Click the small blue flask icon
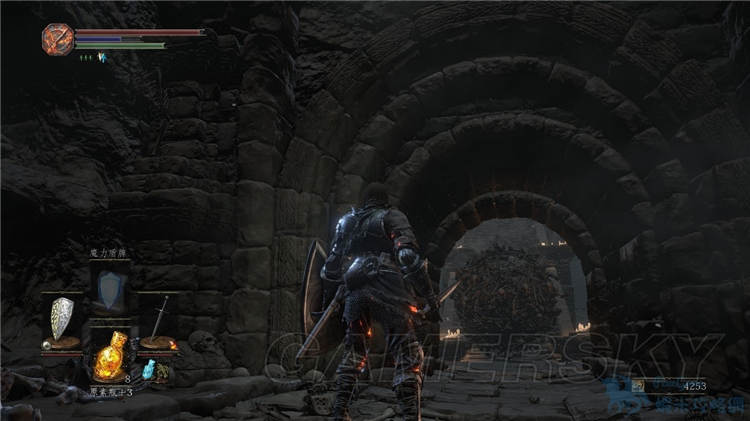 tap(148, 371)
